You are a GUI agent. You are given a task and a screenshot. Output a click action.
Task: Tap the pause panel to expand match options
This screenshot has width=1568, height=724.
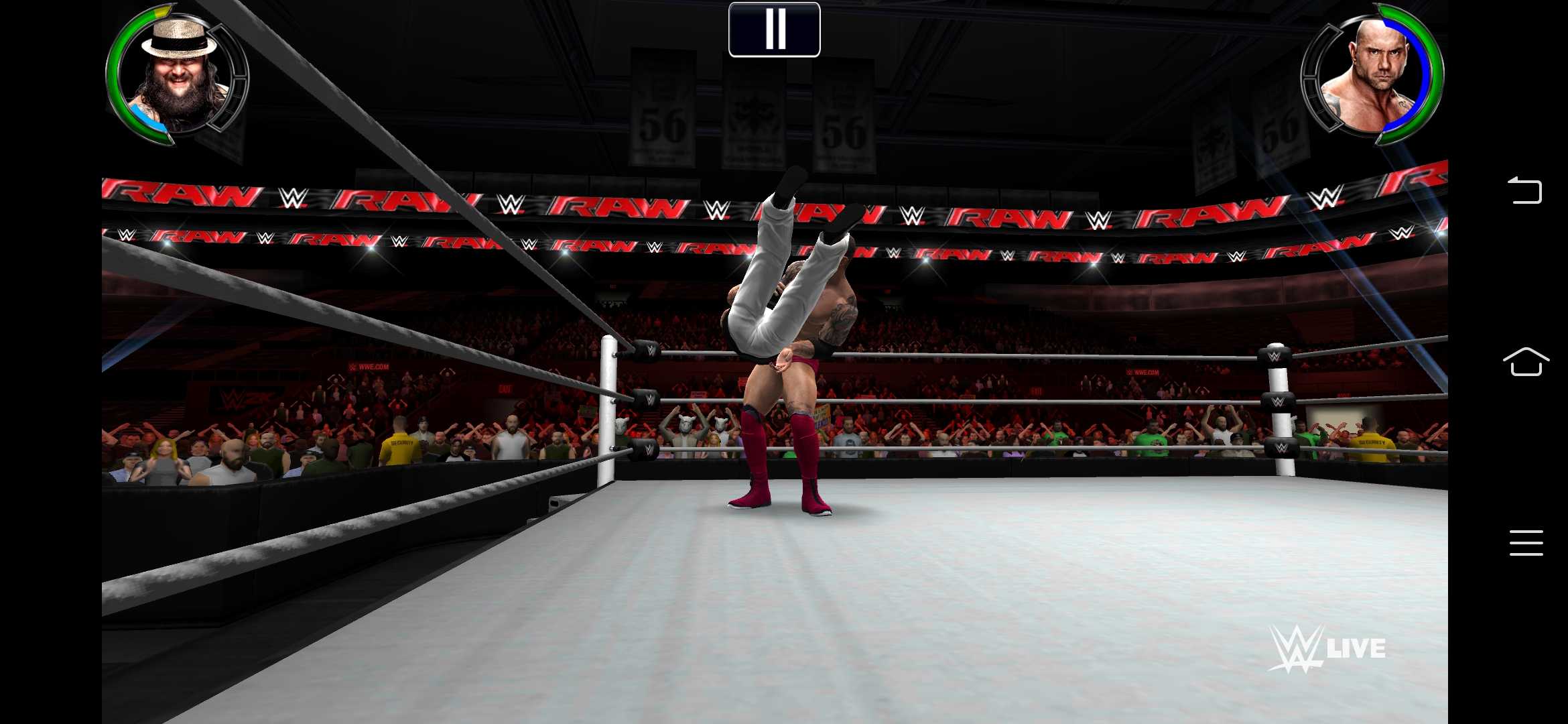[774, 28]
